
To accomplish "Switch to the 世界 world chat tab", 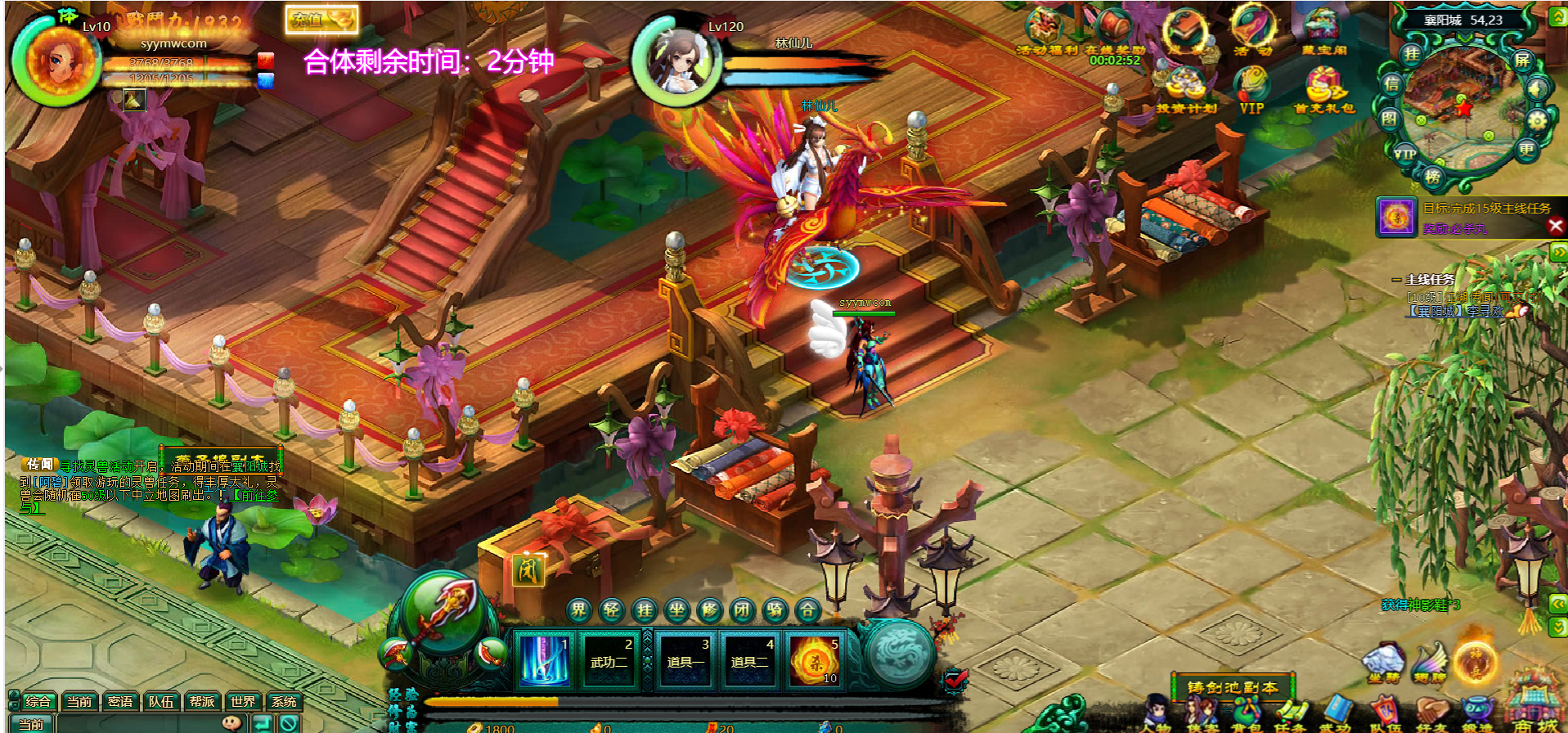I will point(243,702).
